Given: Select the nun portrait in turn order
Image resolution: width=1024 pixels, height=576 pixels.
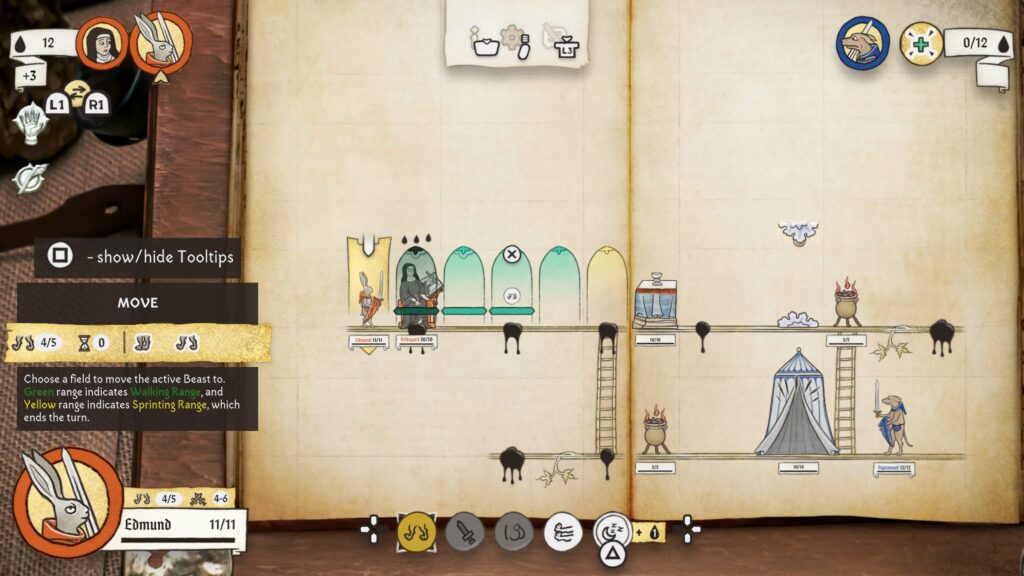Looking at the screenshot, I should pos(102,43).
